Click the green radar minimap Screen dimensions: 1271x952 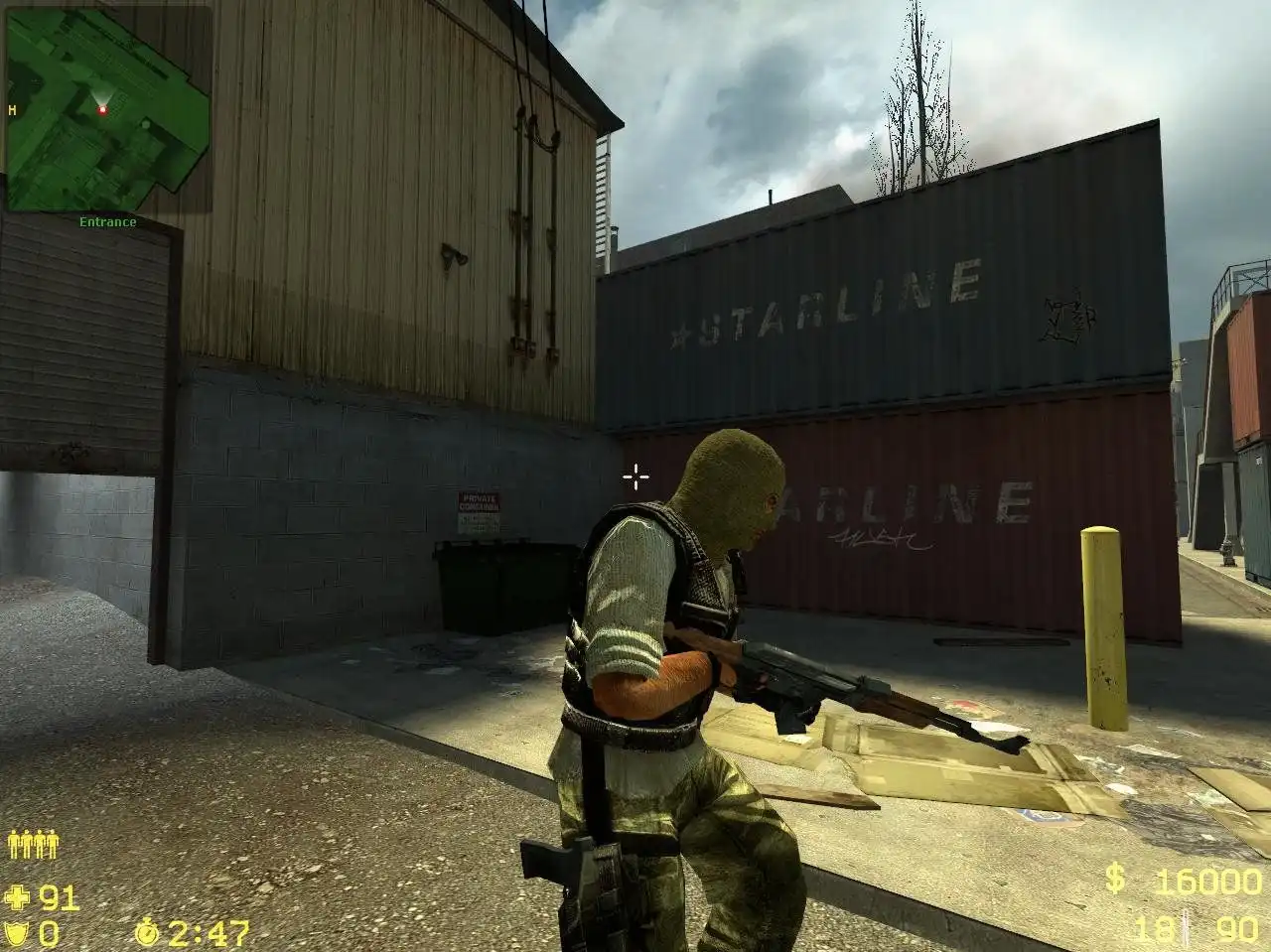tap(107, 107)
